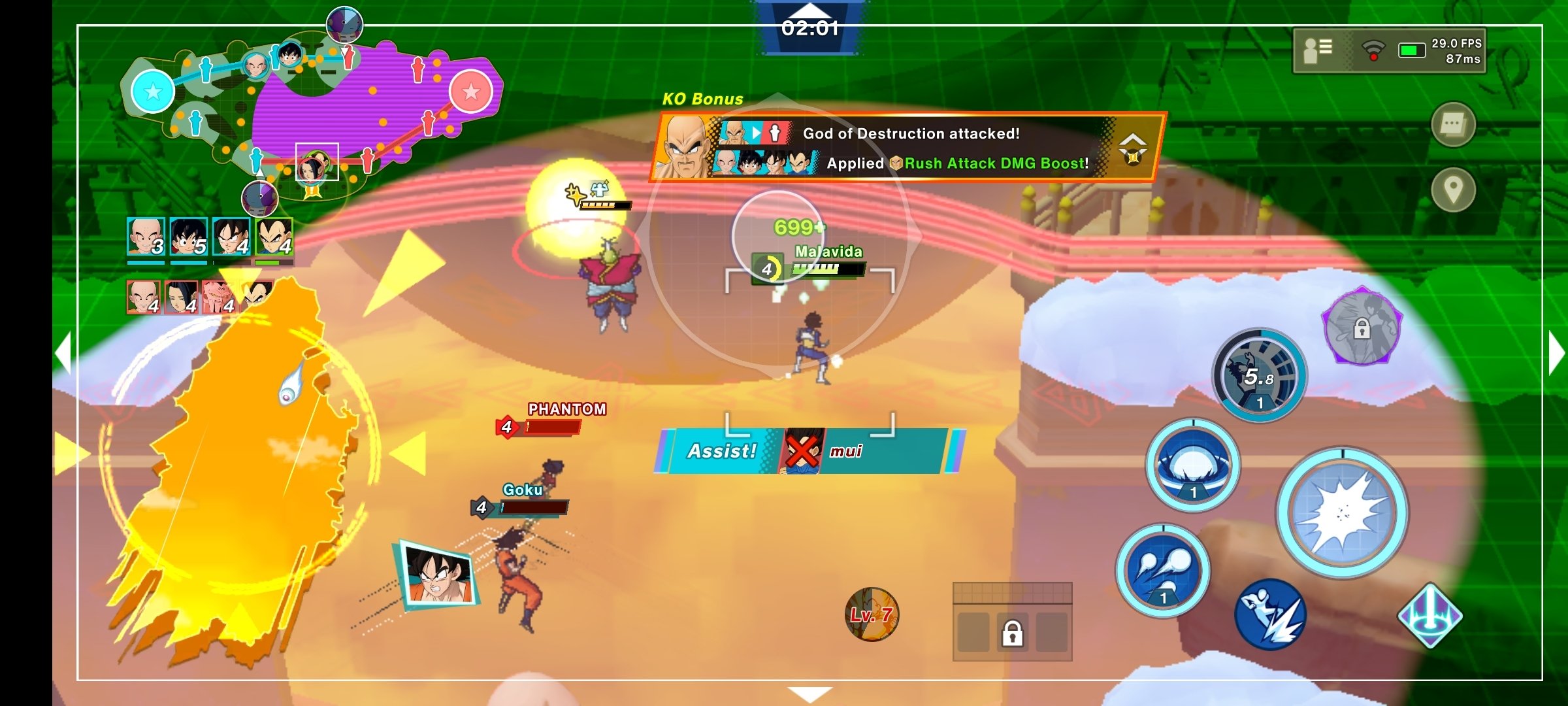Image resolution: width=1568 pixels, height=706 pixels.
Task: Tap the locked purple ultimate skill
Action: point(1362,327)
